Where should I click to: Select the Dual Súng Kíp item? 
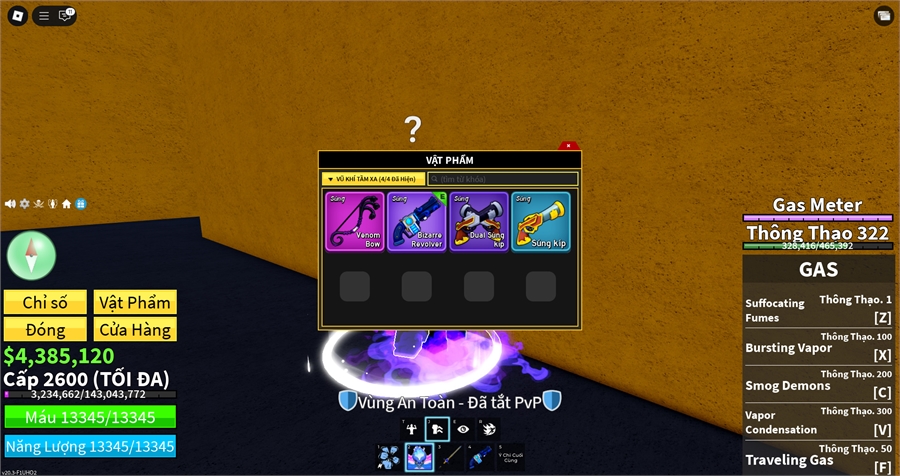pos(479,222)
